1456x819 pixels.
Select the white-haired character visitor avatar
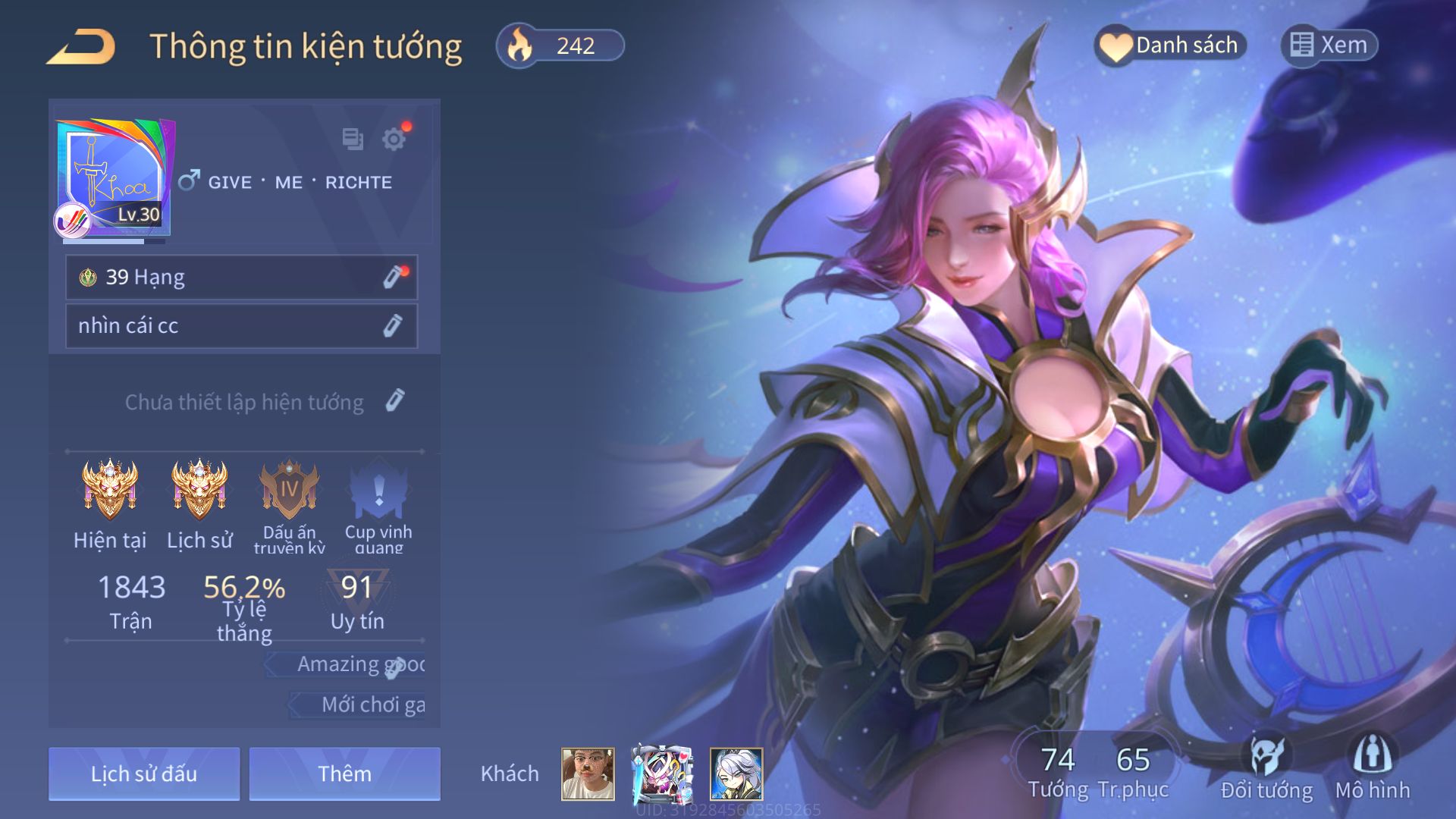(x=736, y=773)
